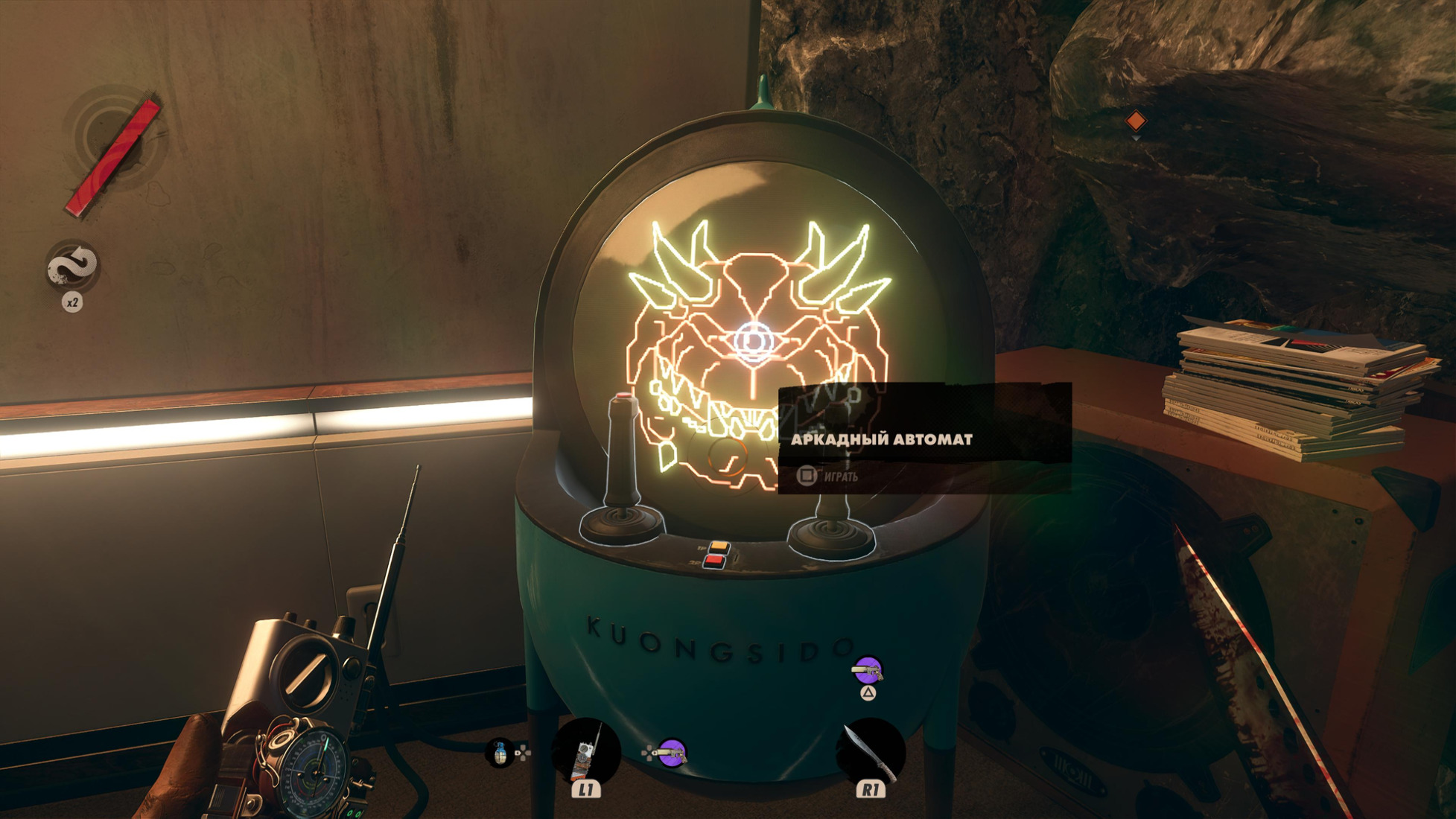
Task: Select the grenade gadget icon
Action: 500,753
